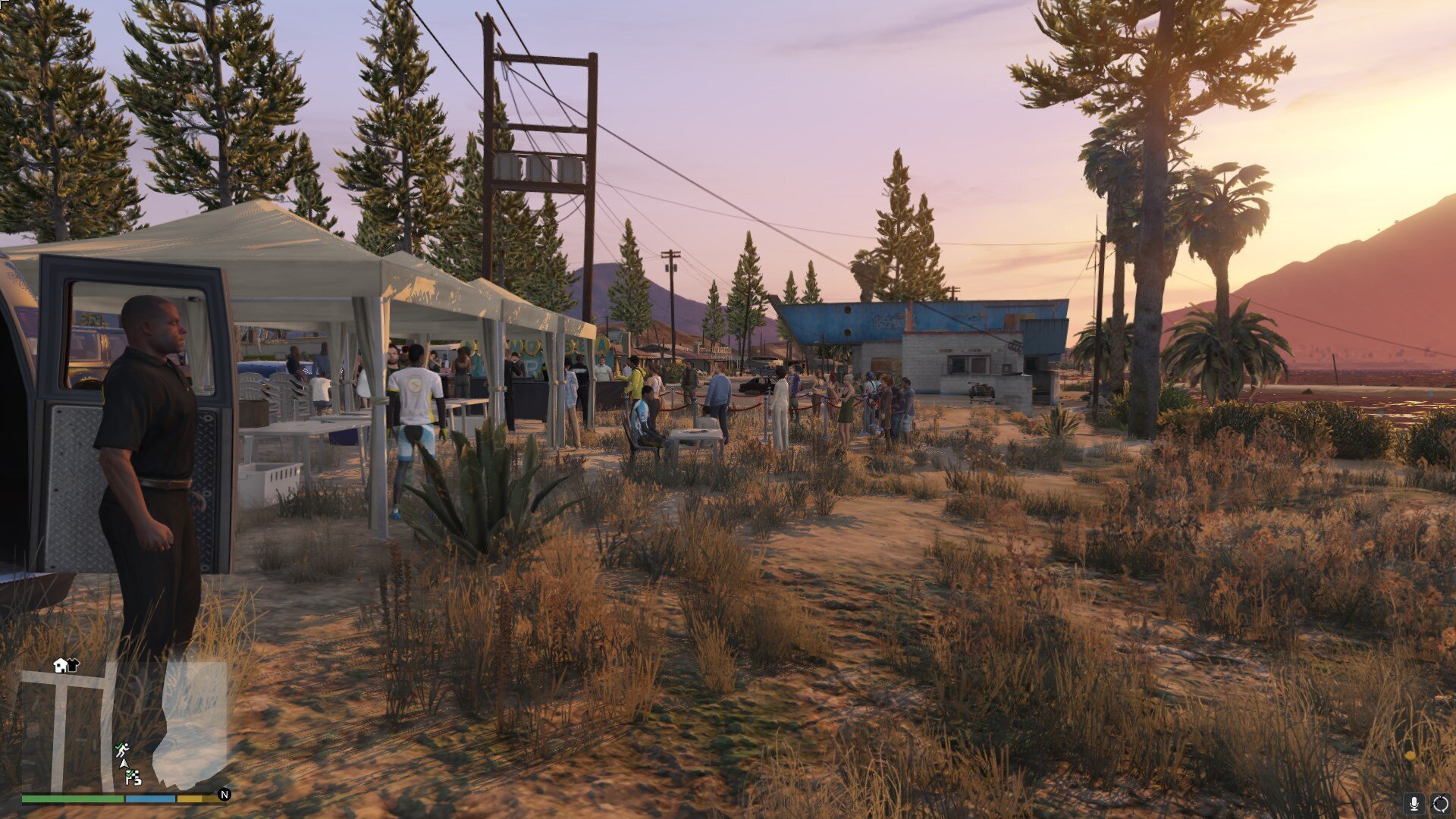Click the house blip on the minimap

[60, 665]
